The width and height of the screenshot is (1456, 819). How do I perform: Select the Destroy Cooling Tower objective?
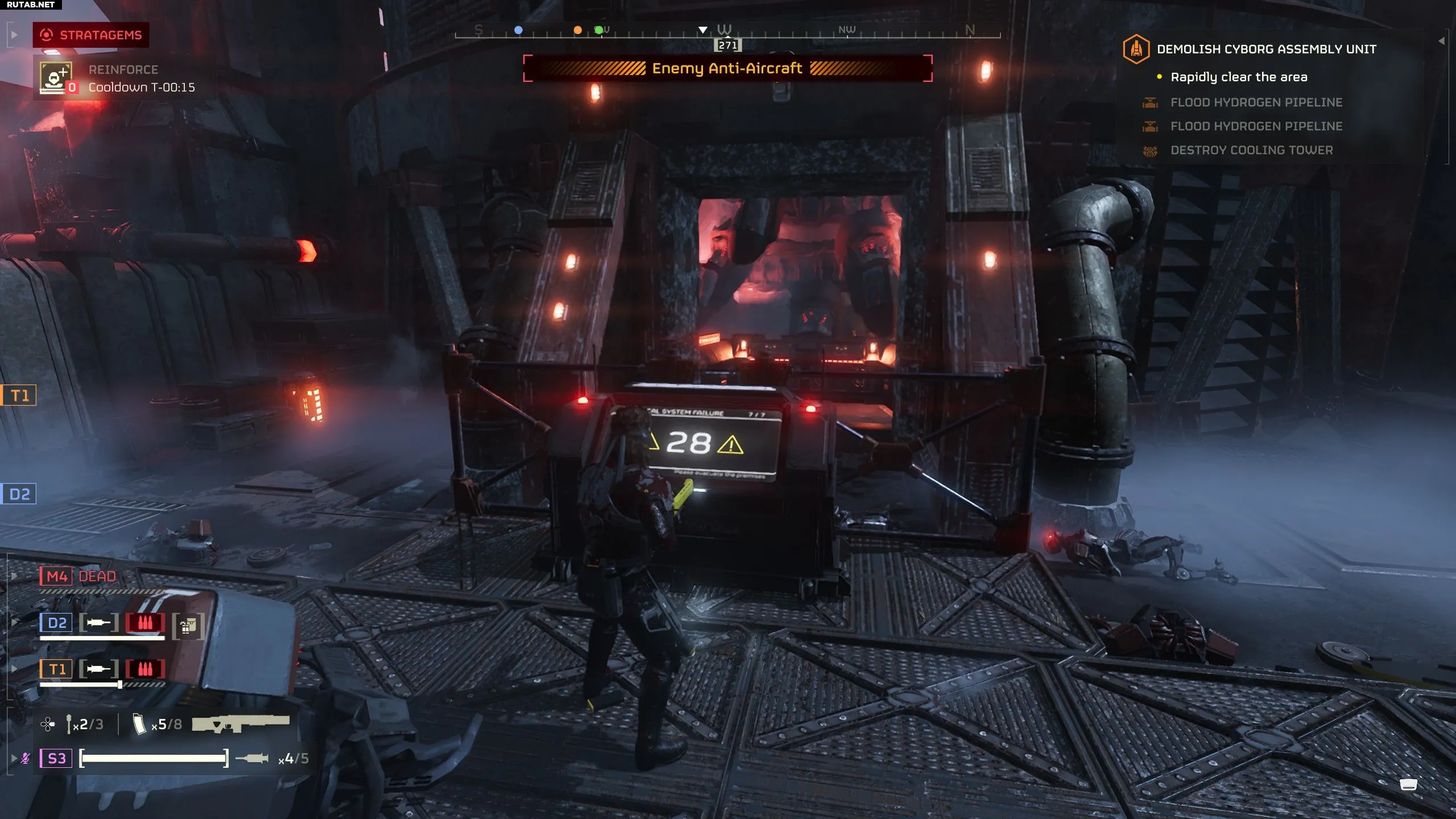(x=1251, y=150)
